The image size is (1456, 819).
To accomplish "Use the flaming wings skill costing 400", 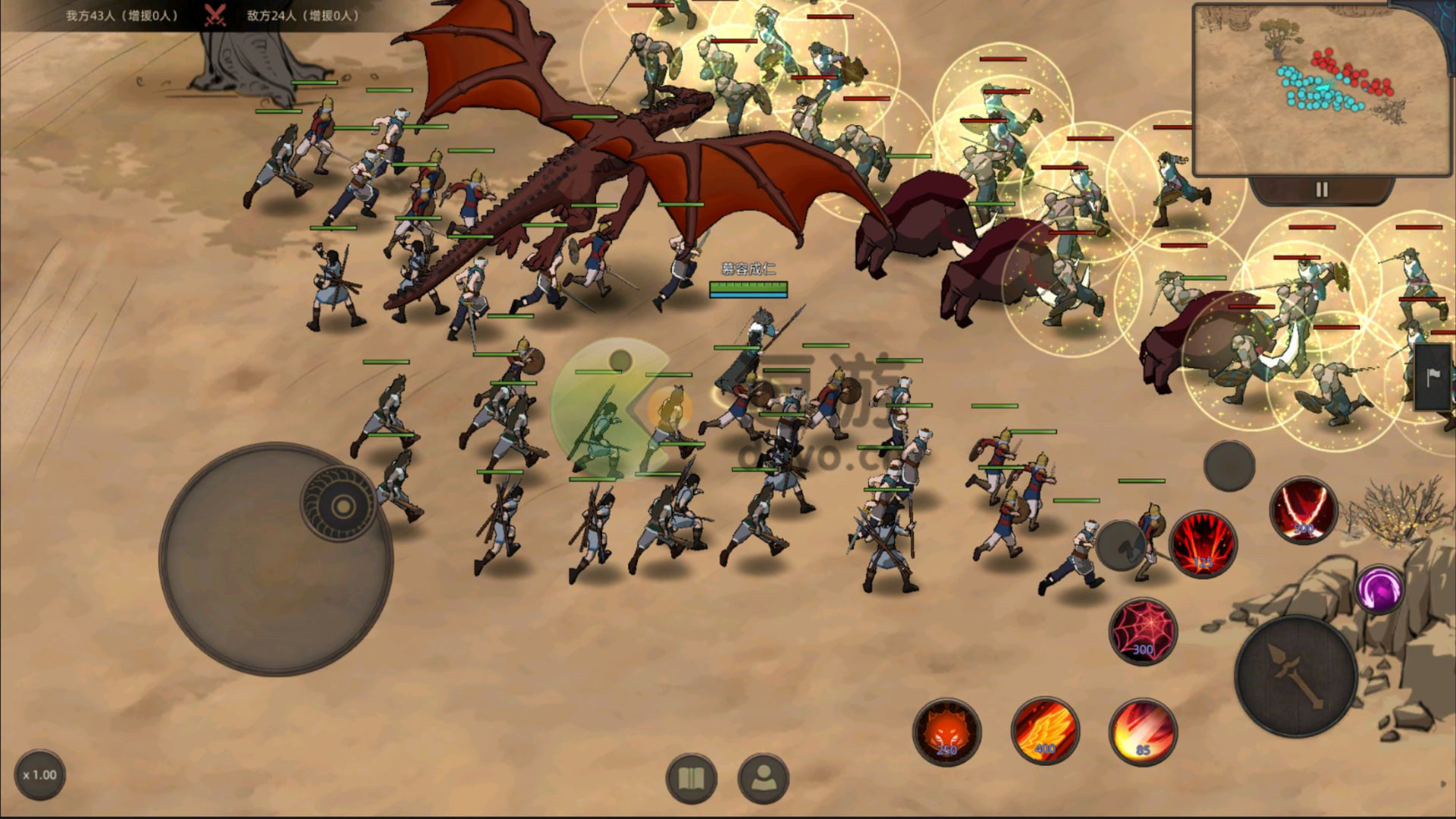I will point(1045,731).
